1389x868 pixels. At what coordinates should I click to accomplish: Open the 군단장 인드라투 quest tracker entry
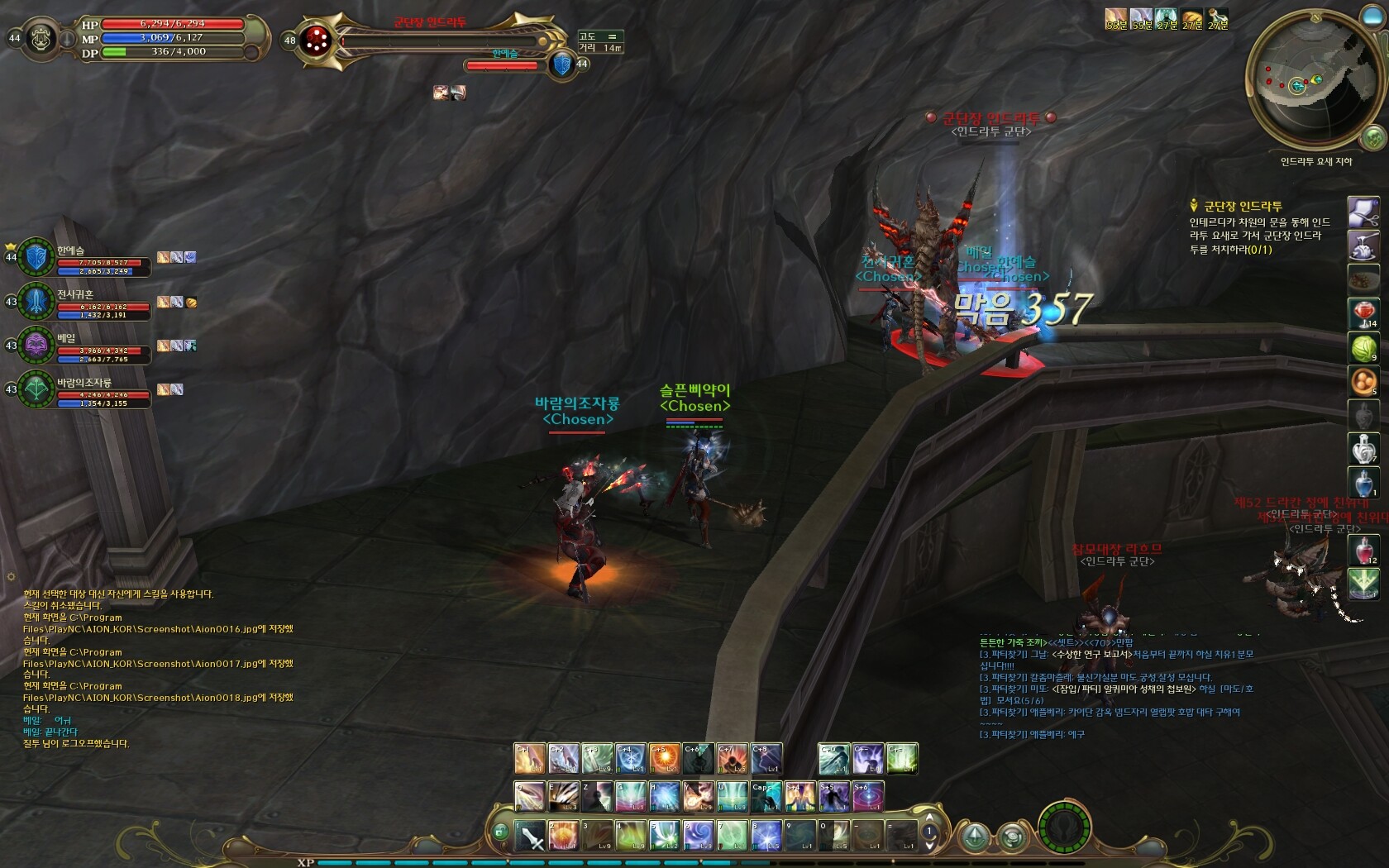(1242, 206)
